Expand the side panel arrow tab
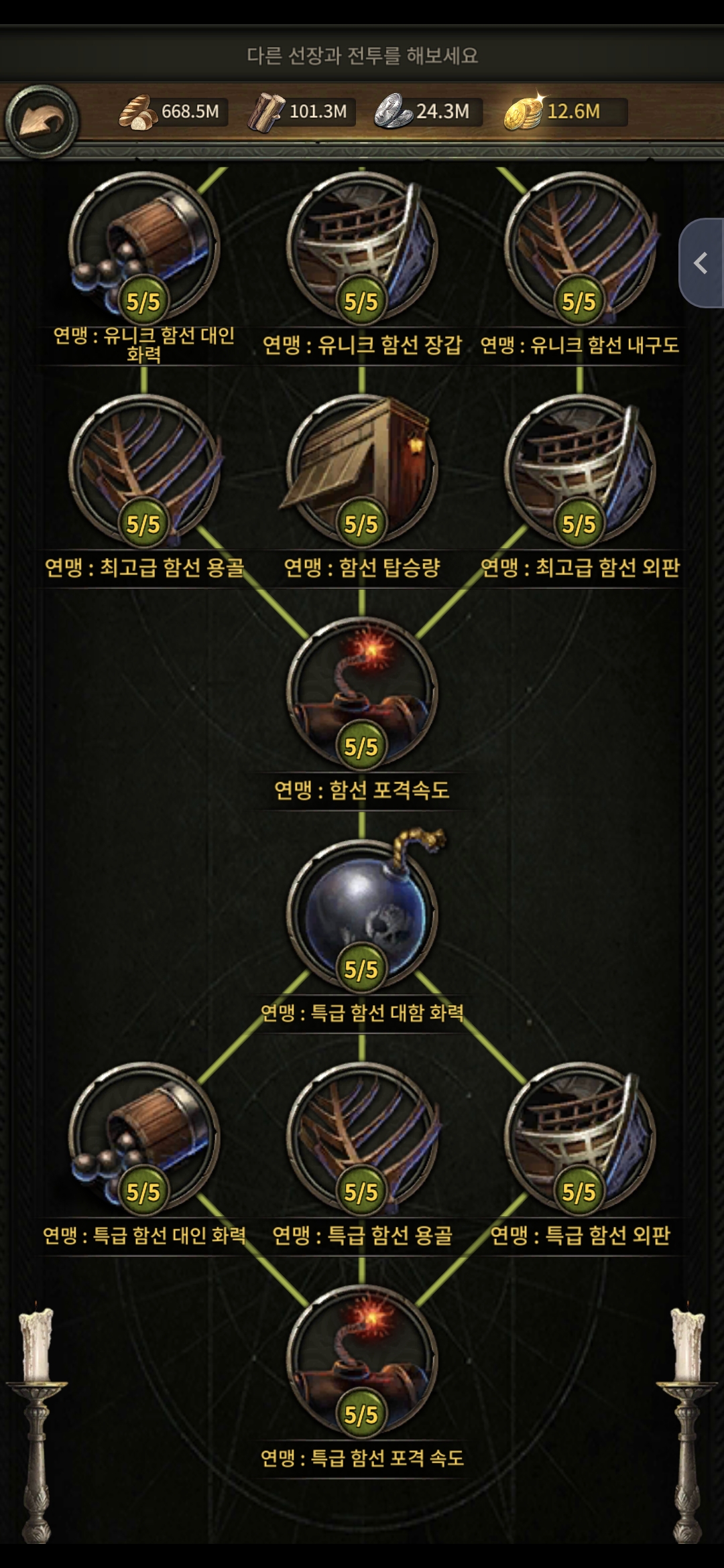 click(701, 263)
